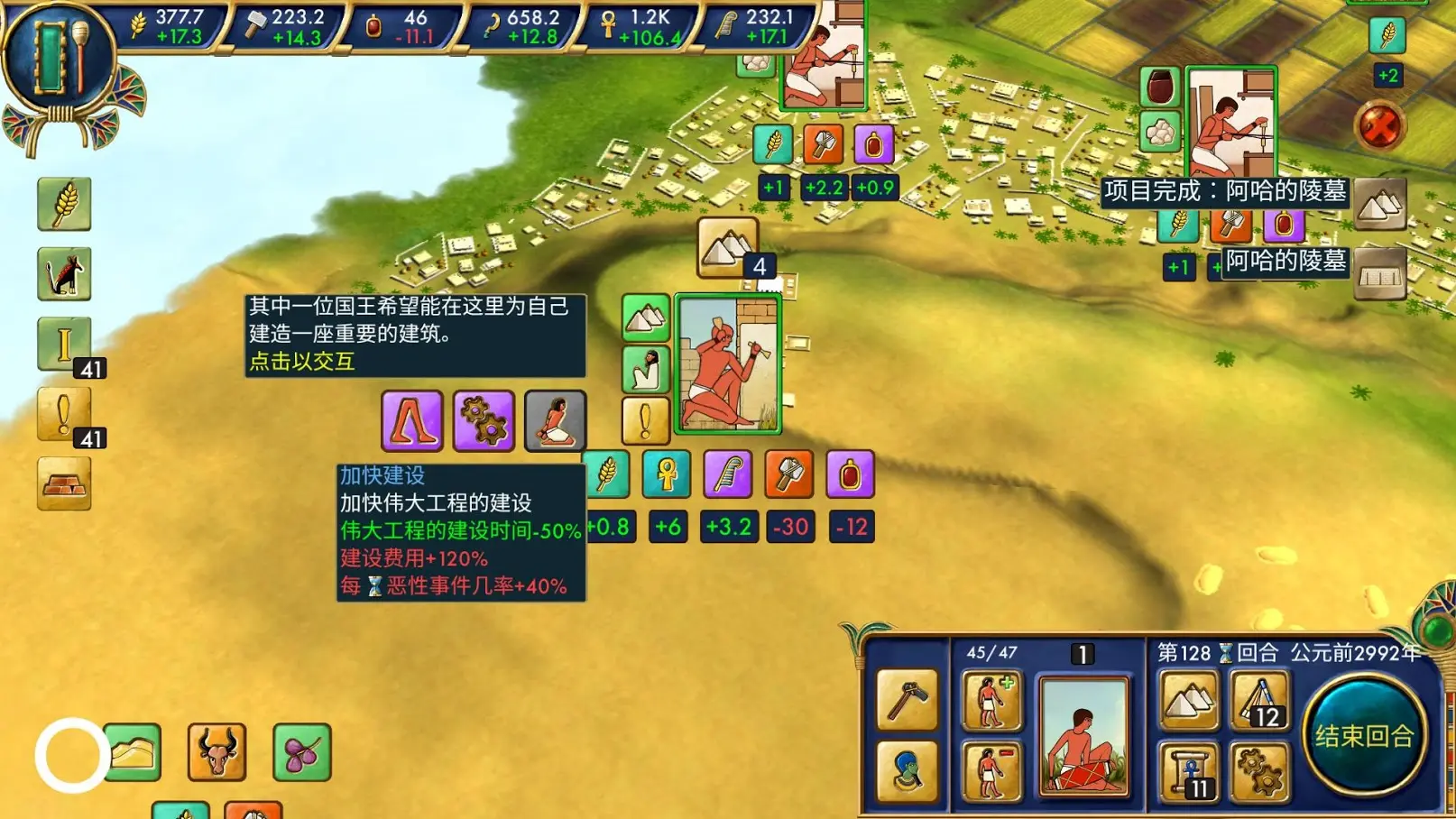
Task: Select the purple gears production icon
Action: (x=483, y=420)
